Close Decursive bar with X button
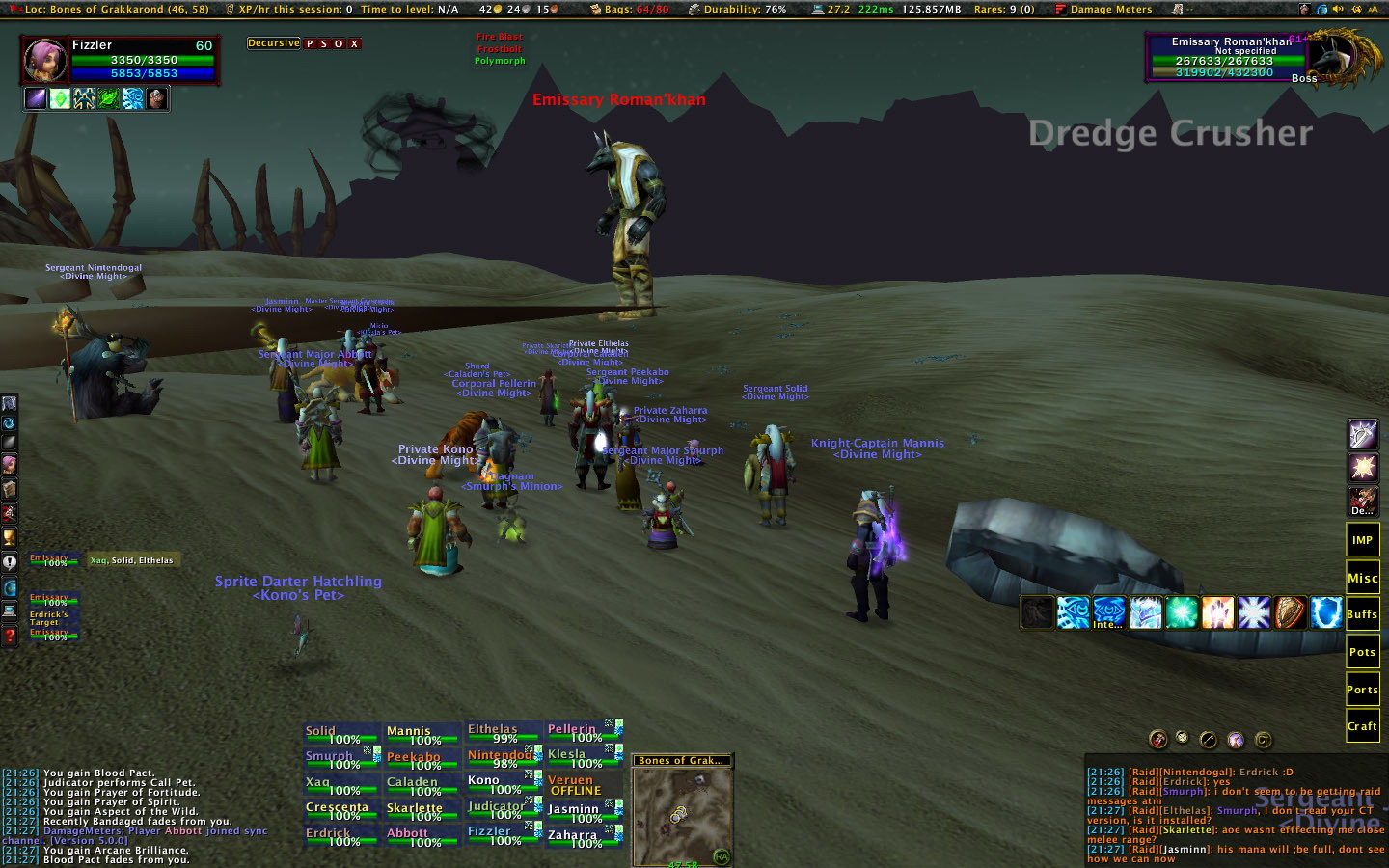Image resolution: width=1389 pixels, height=868 pixels. (x=354, y=44)
